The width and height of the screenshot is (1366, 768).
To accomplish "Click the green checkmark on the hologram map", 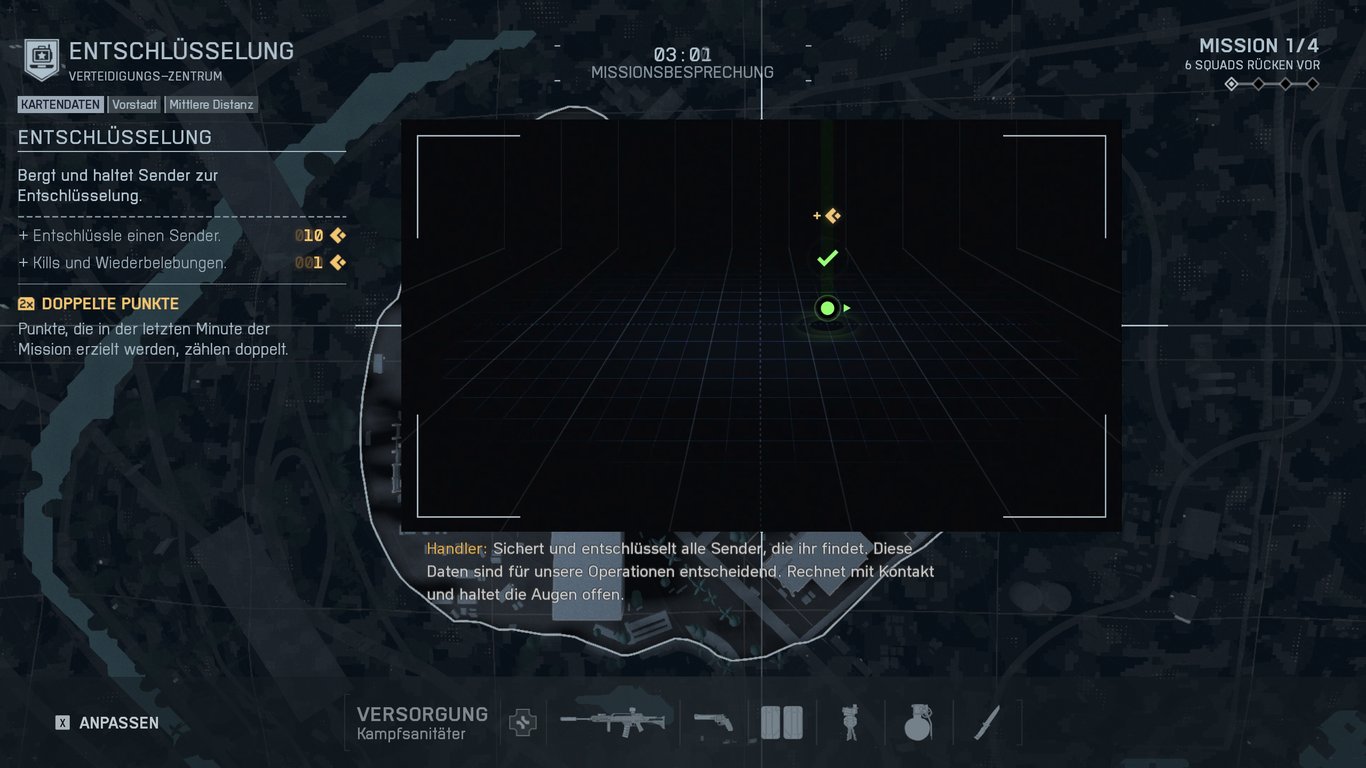I will click(826, 258).
